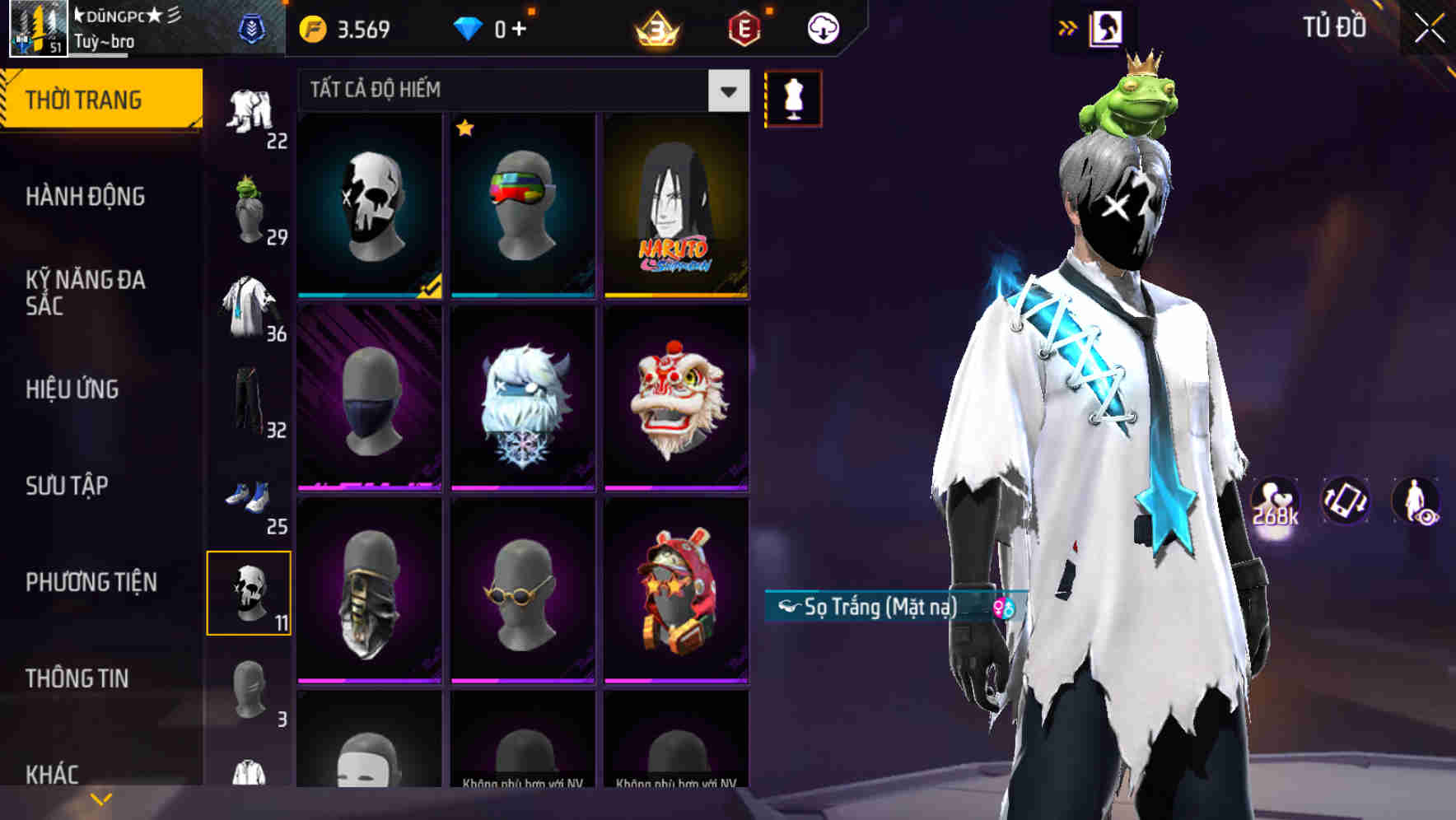Open the cloud download icon
This screenshot has width=1456, height=820.
pos(823,26)
